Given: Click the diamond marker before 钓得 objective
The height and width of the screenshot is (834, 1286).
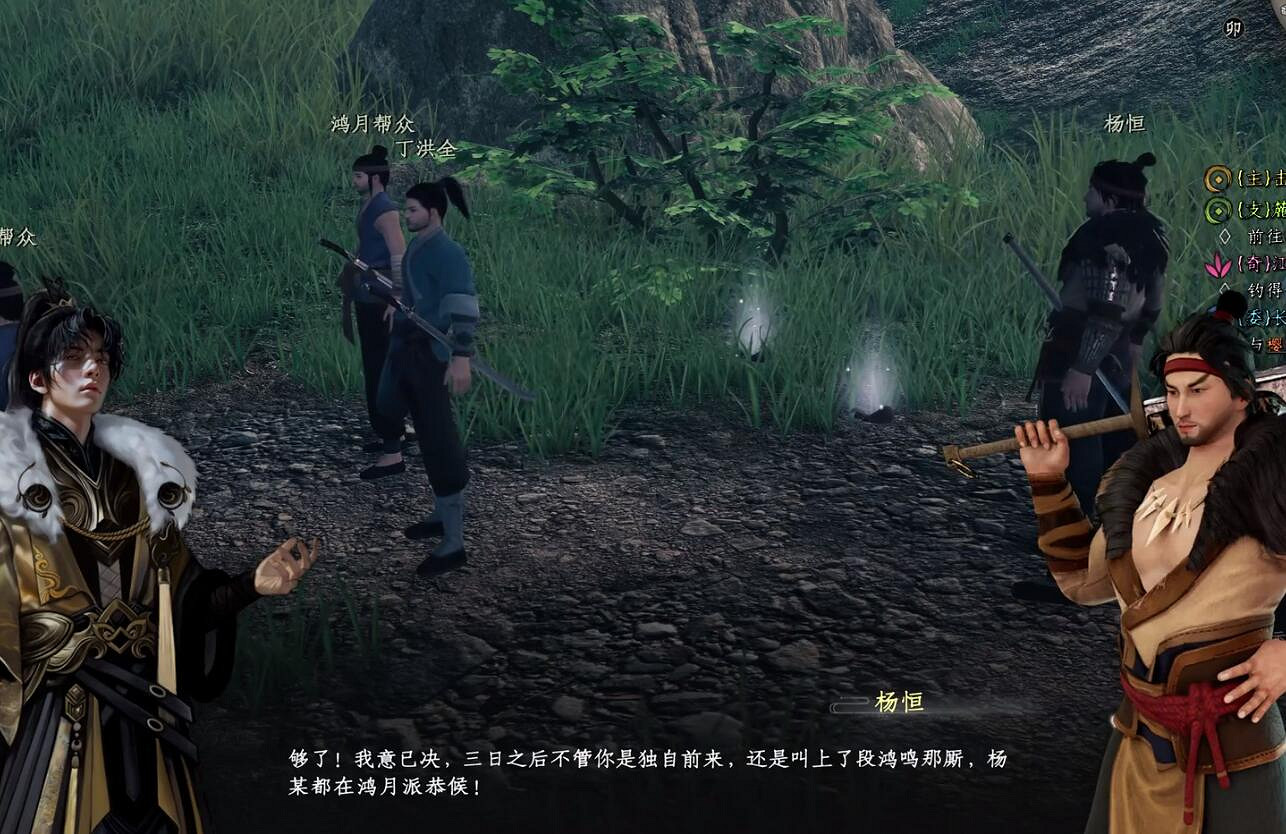Looking at the screenshot, I should (1224, 288).
